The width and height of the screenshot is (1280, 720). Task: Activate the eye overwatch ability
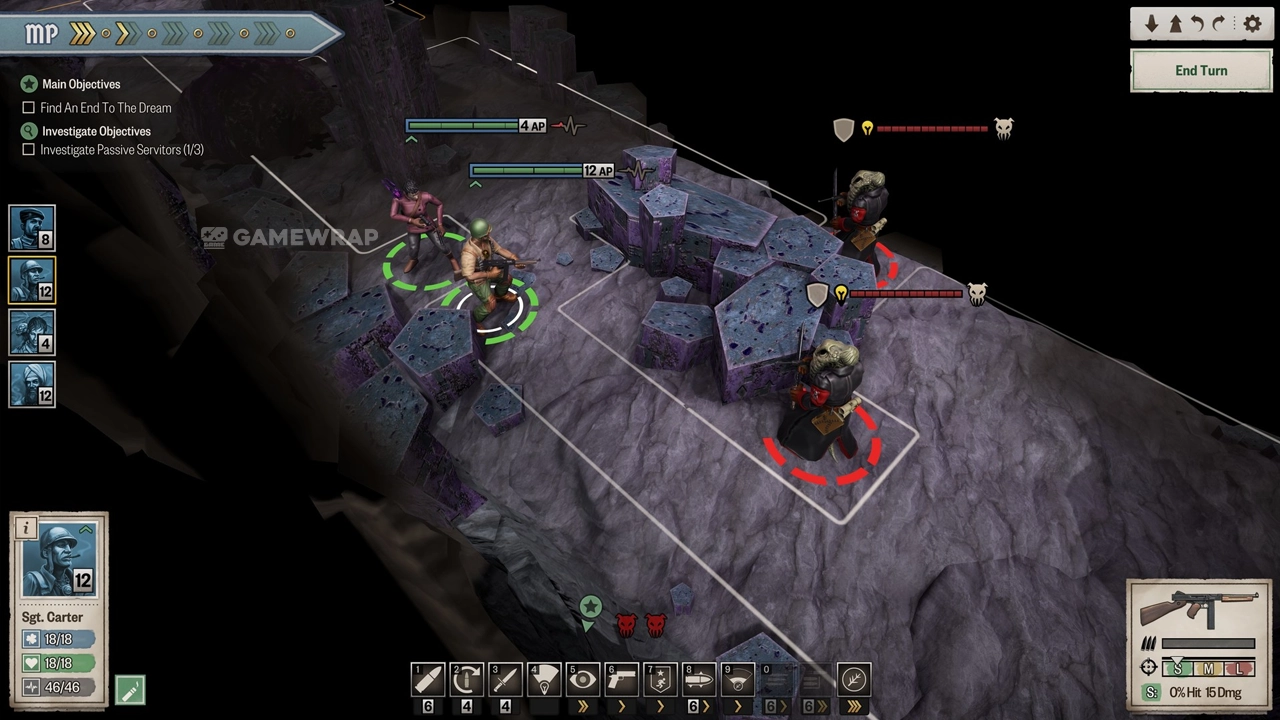[x=583, y=680]
